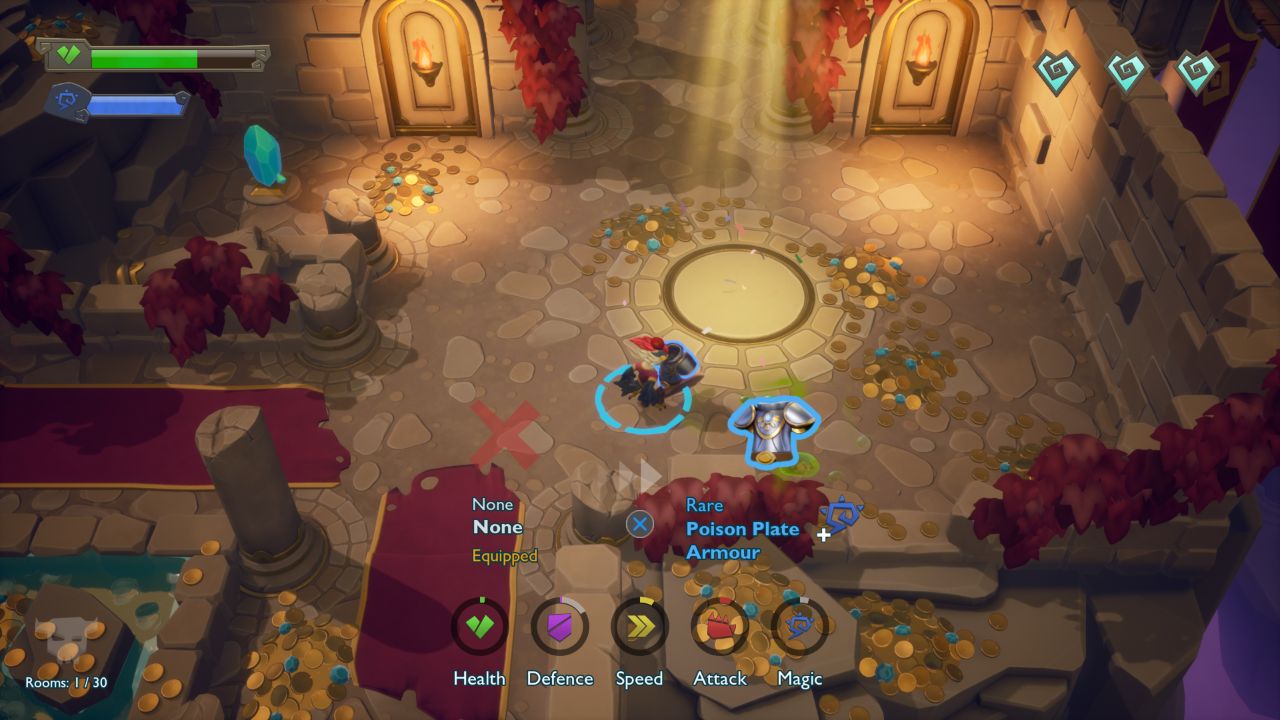This screenshot has width=1280, height=720.
Task: Click the purple Defence shield icon
Action: point(560,627)
